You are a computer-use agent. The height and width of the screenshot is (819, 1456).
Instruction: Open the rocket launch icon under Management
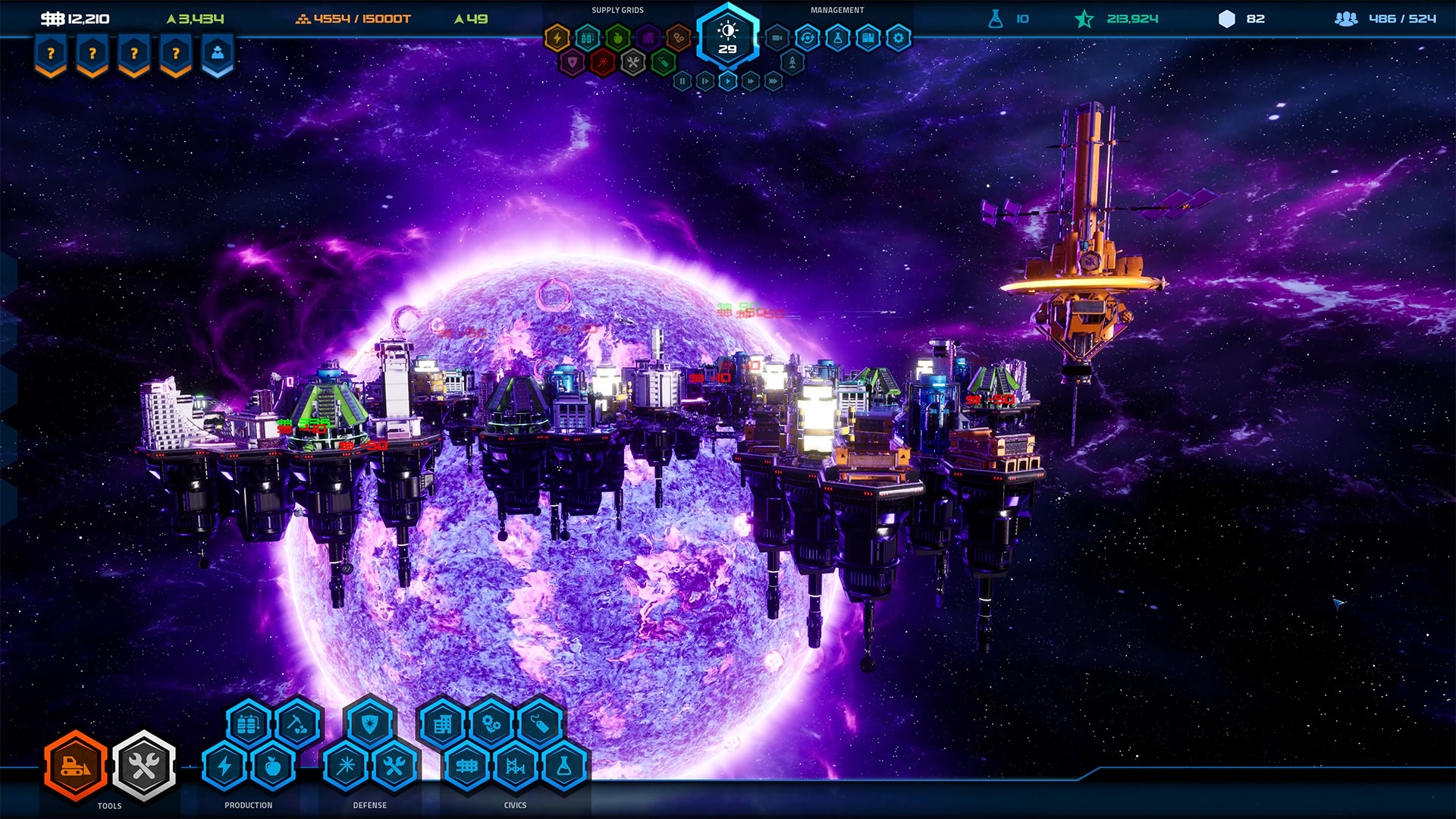tap(792, 61)
